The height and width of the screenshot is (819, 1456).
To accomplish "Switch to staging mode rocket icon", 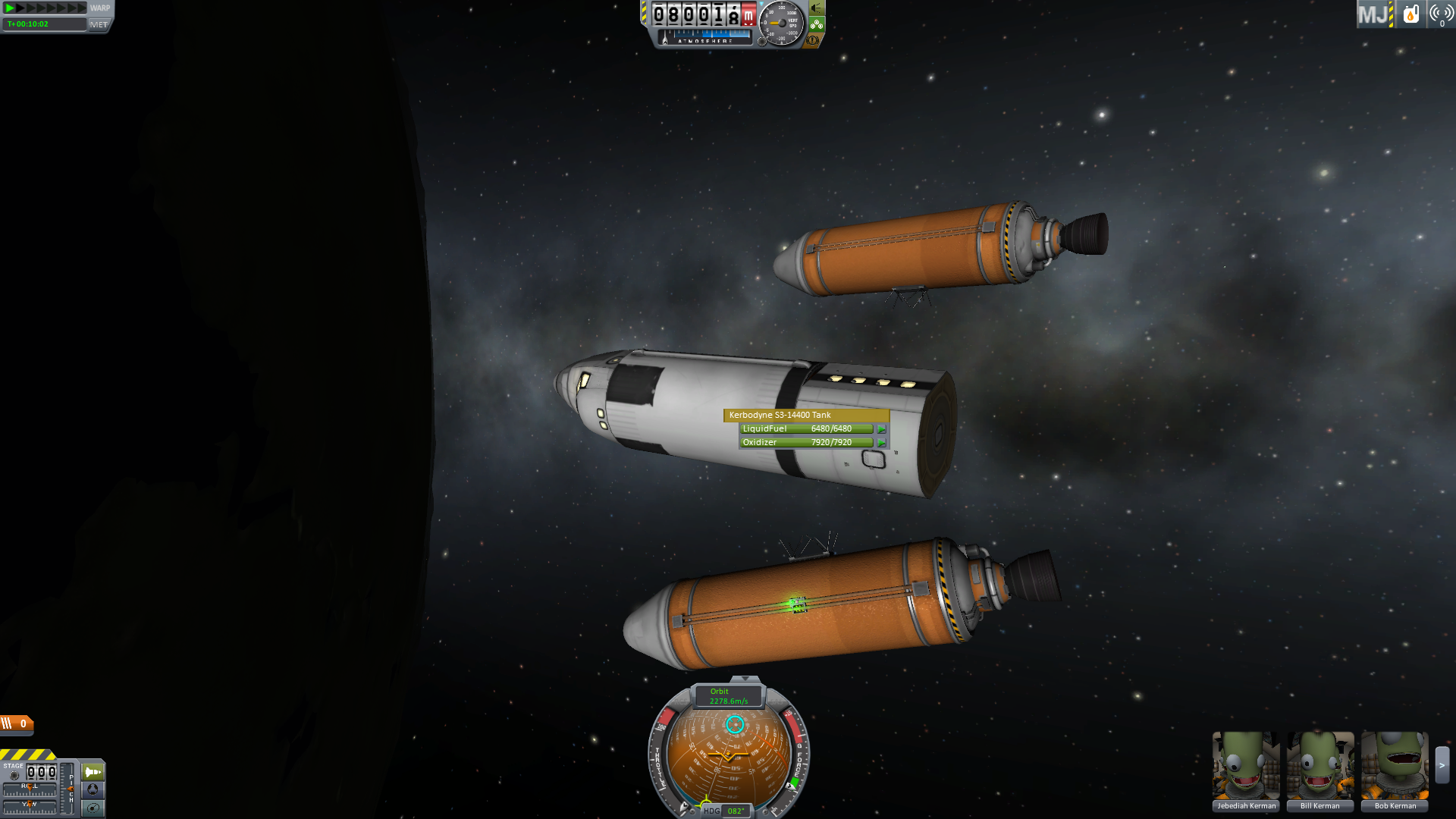I will [93, 772].
